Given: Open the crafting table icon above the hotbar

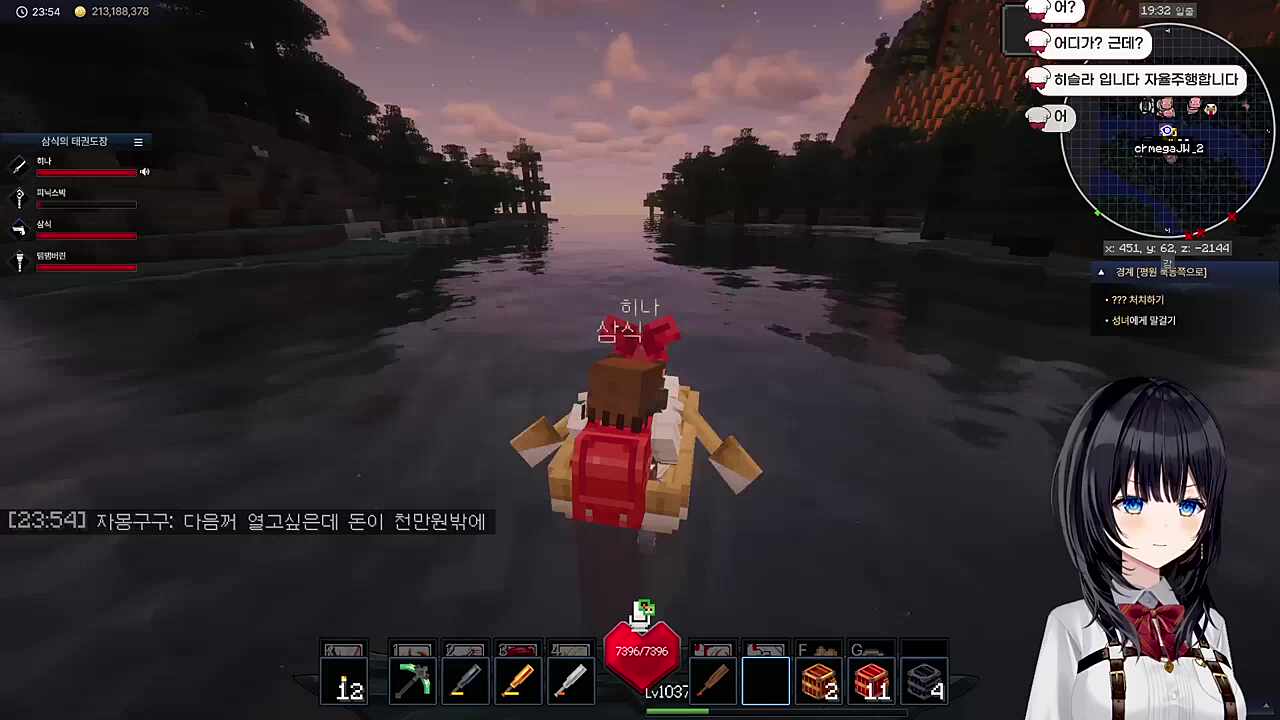Looking at the screenshot, I should tap(644, 608).
